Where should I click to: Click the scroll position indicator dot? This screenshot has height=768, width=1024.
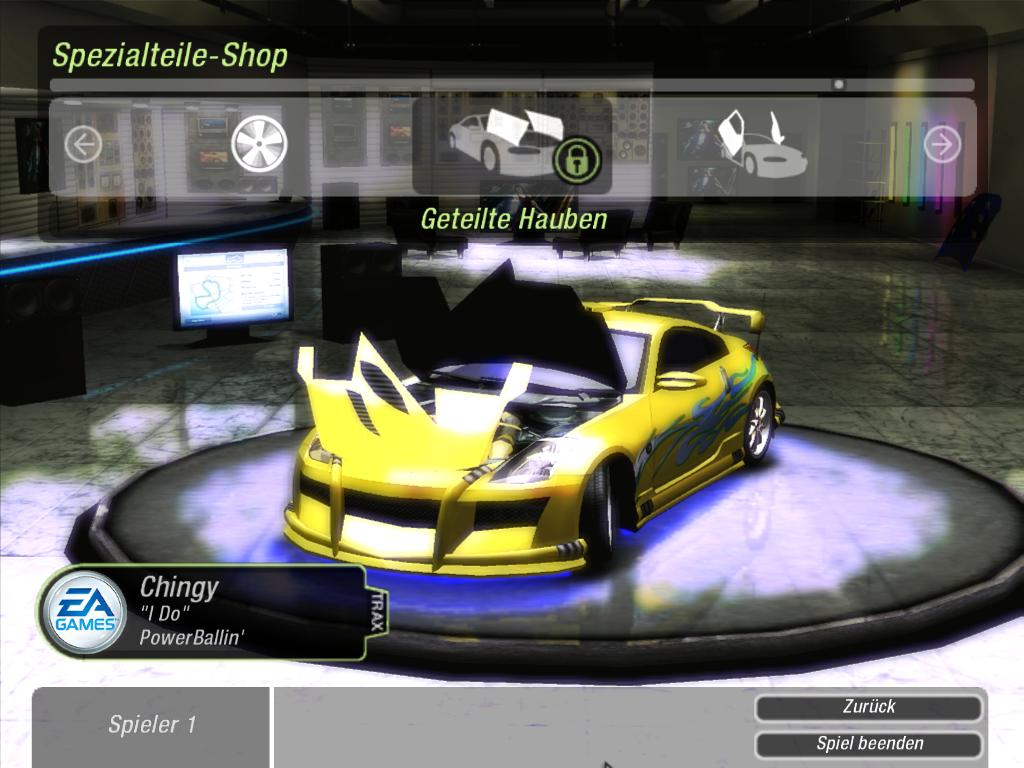(838, 85)
